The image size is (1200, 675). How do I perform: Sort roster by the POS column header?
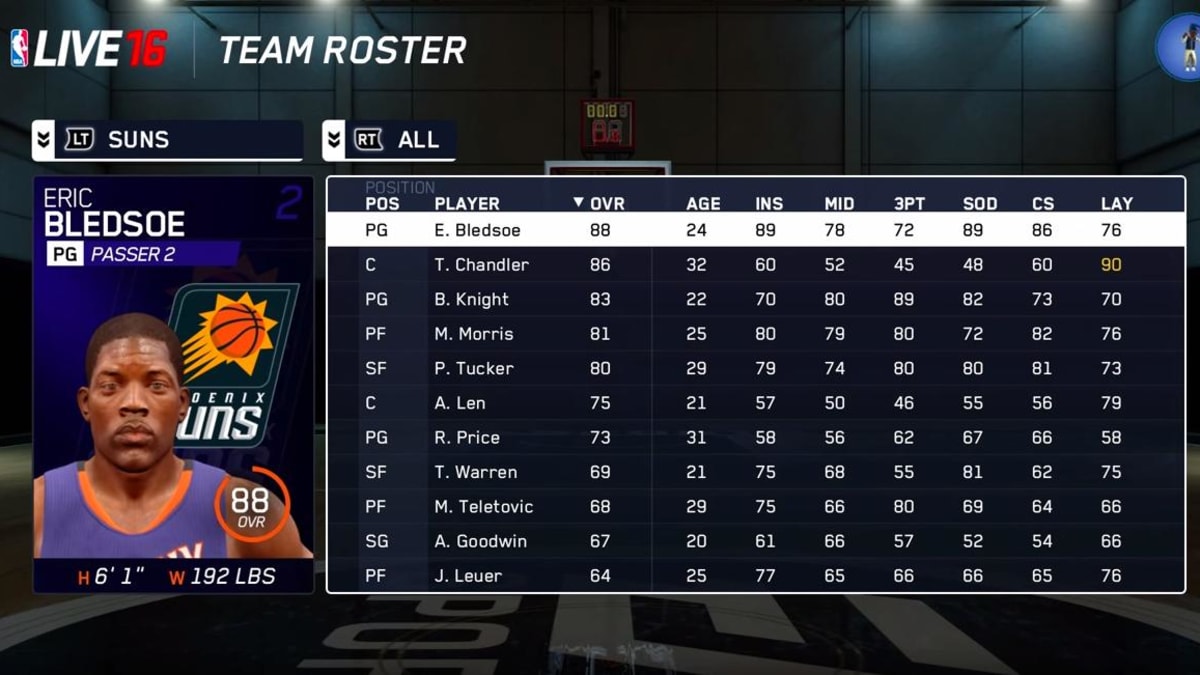(382, 203)
